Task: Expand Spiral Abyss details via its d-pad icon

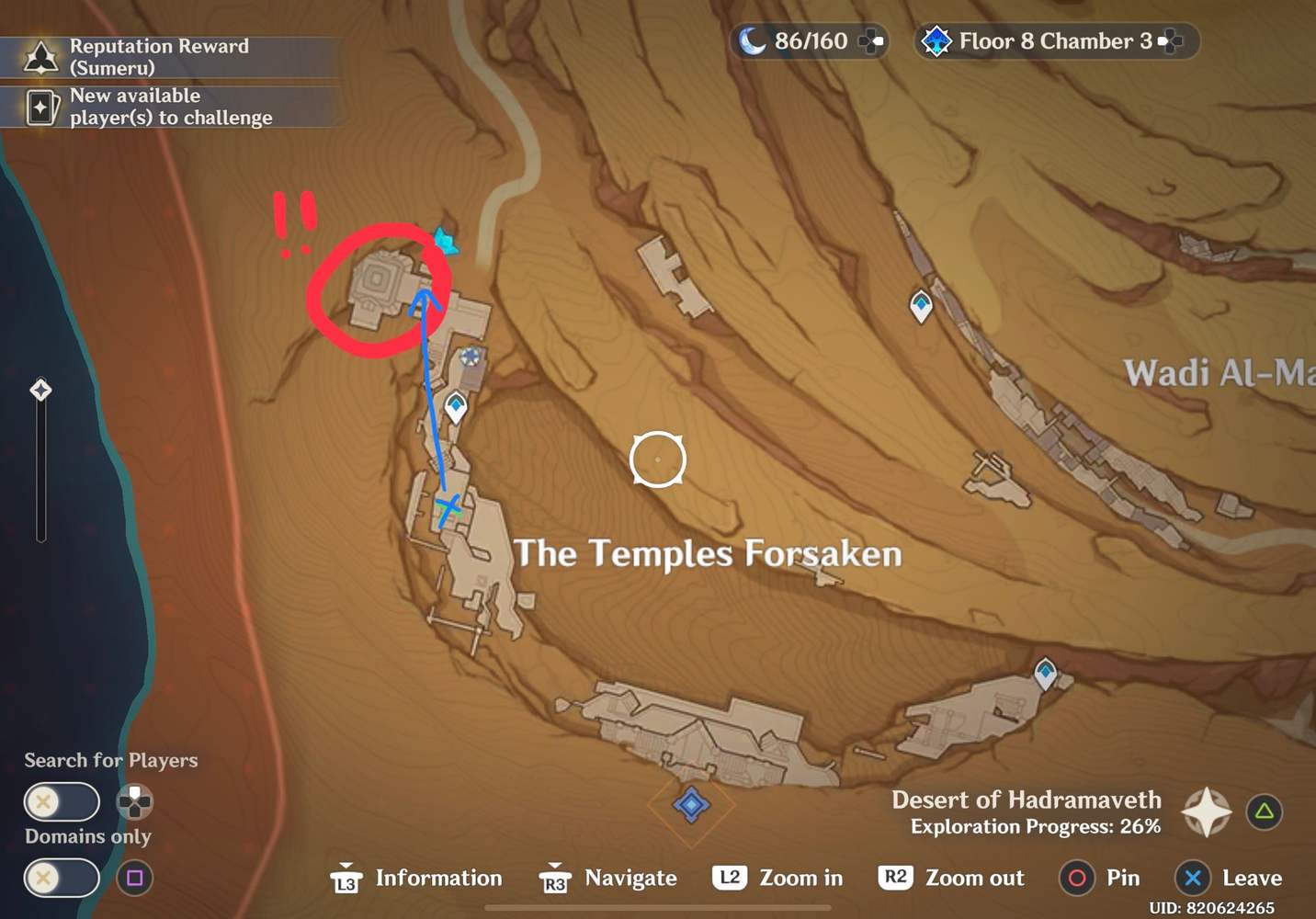Action: coord(1171,40)
